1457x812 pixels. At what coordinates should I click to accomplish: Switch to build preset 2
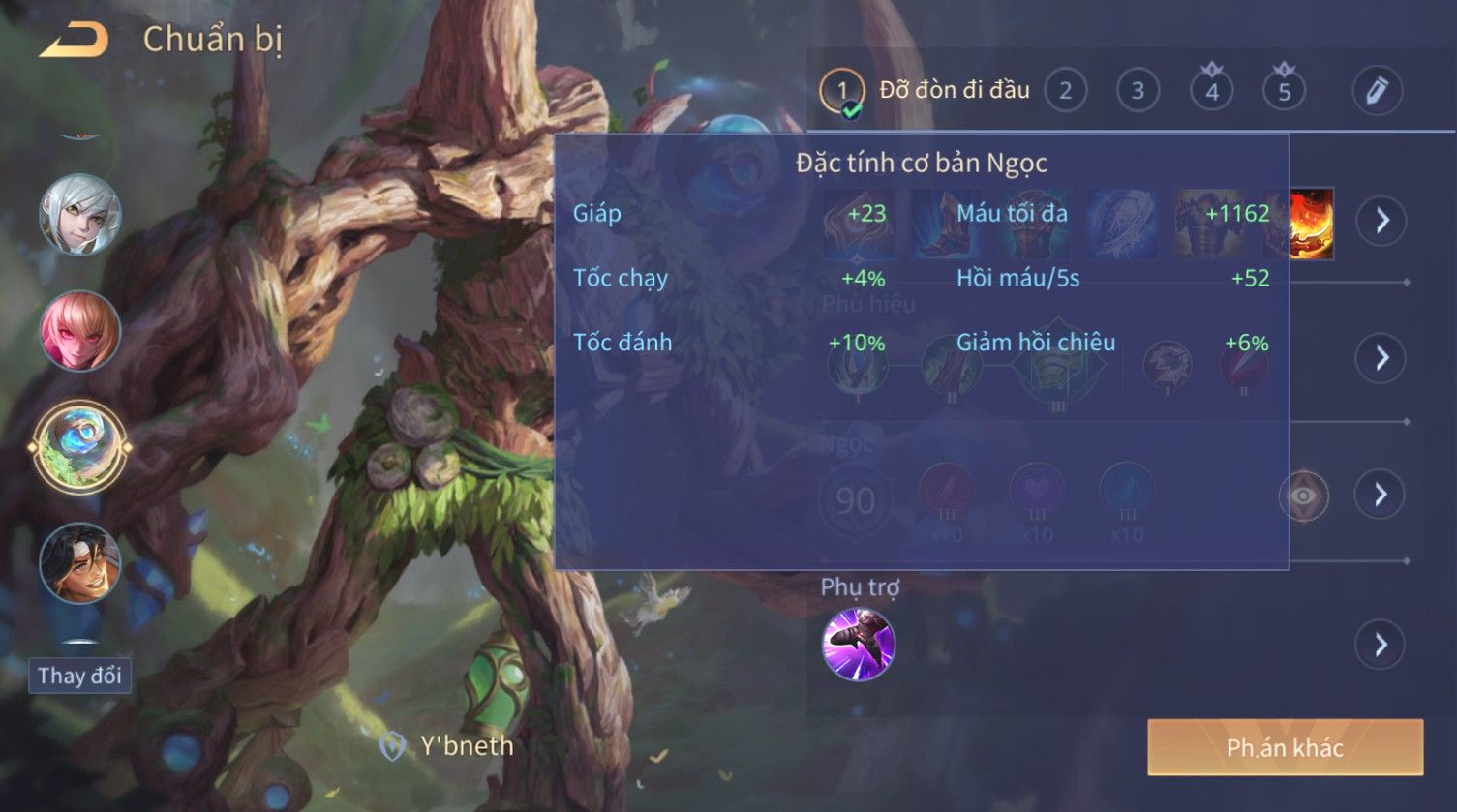1065,91
